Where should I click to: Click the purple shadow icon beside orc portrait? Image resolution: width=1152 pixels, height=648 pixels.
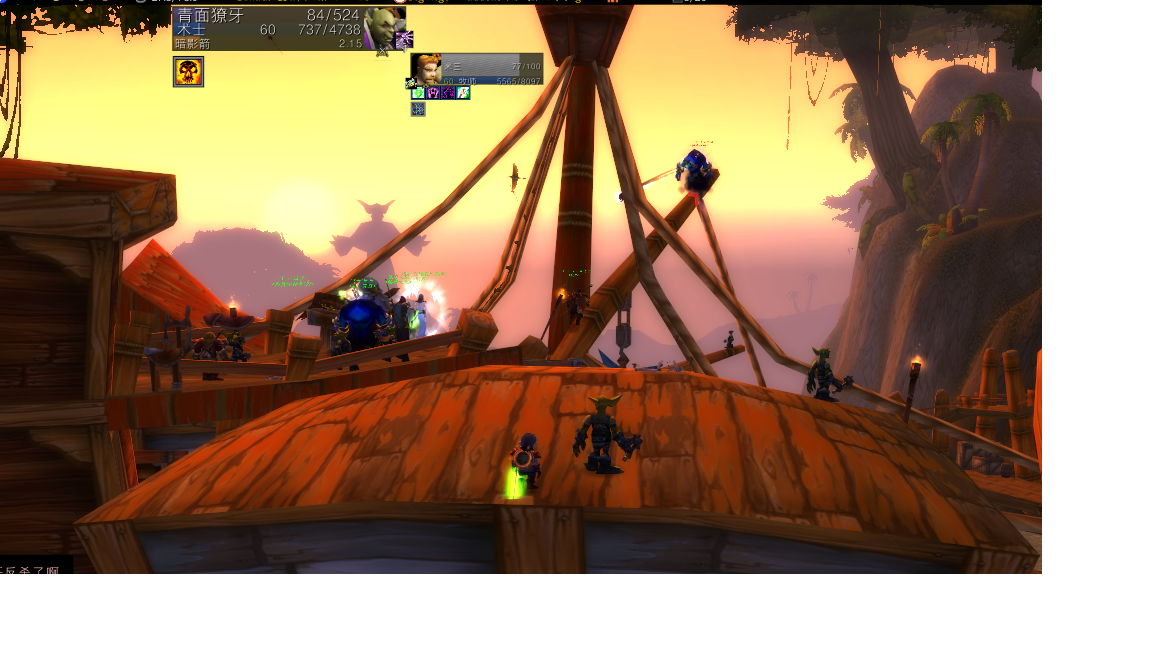[x=404, y=40]
